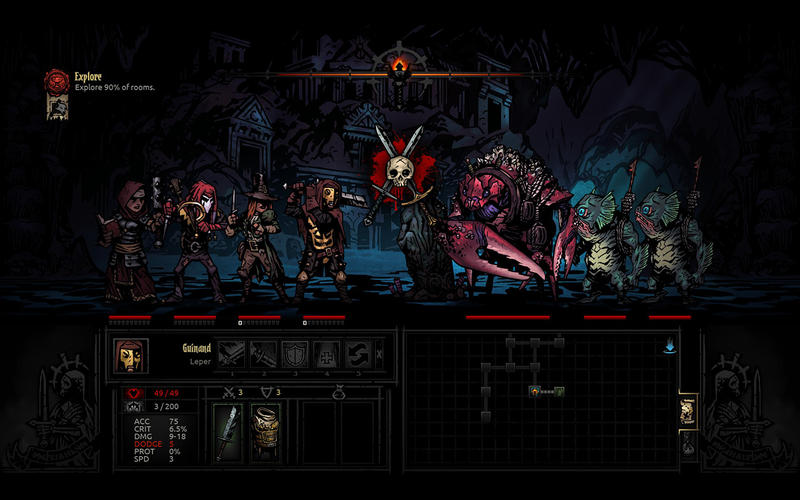
Task: Activate the shield skill icon
Action: [x=295, y=354]
